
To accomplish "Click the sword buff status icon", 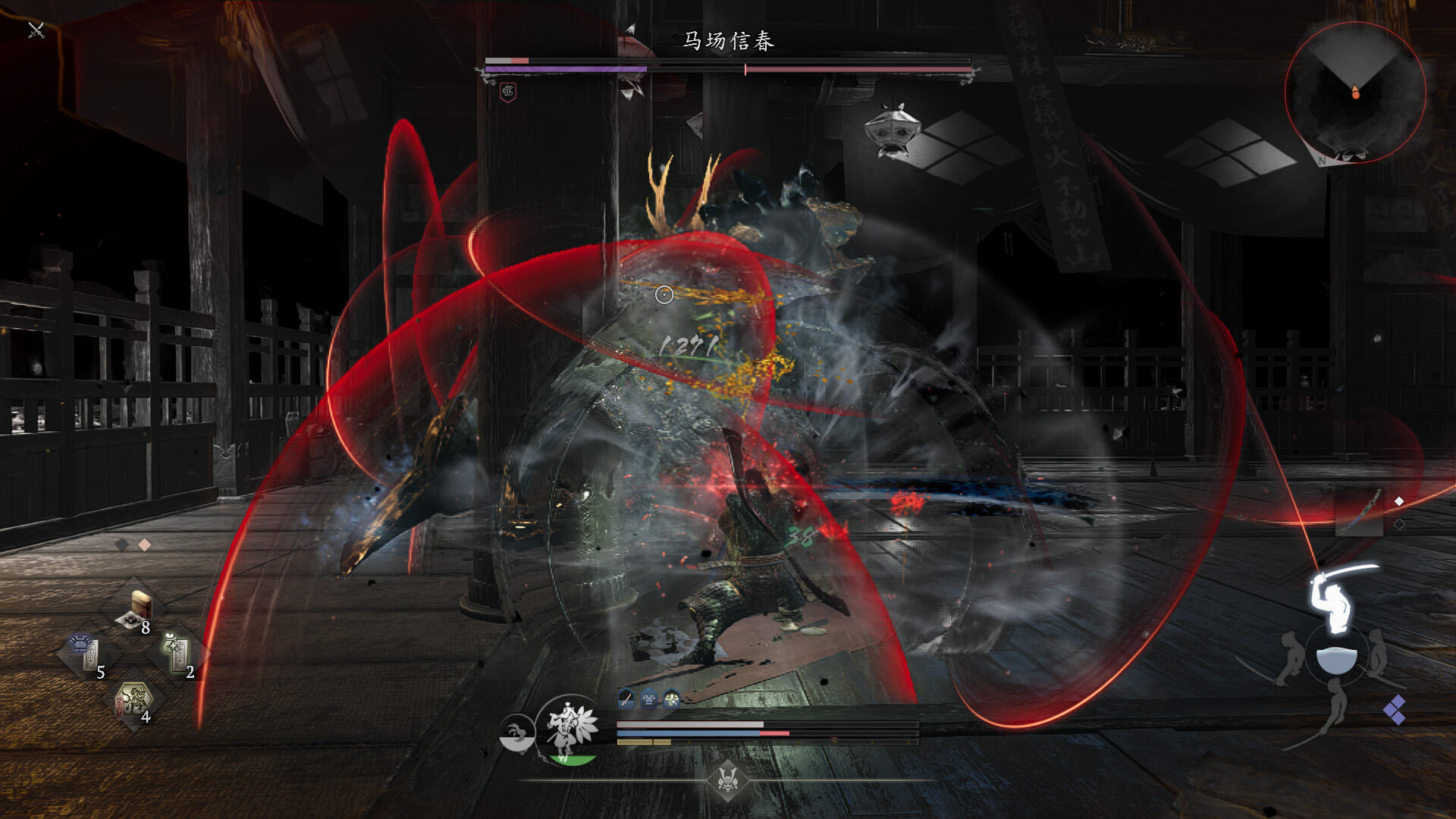I will (x=626, y=698).
